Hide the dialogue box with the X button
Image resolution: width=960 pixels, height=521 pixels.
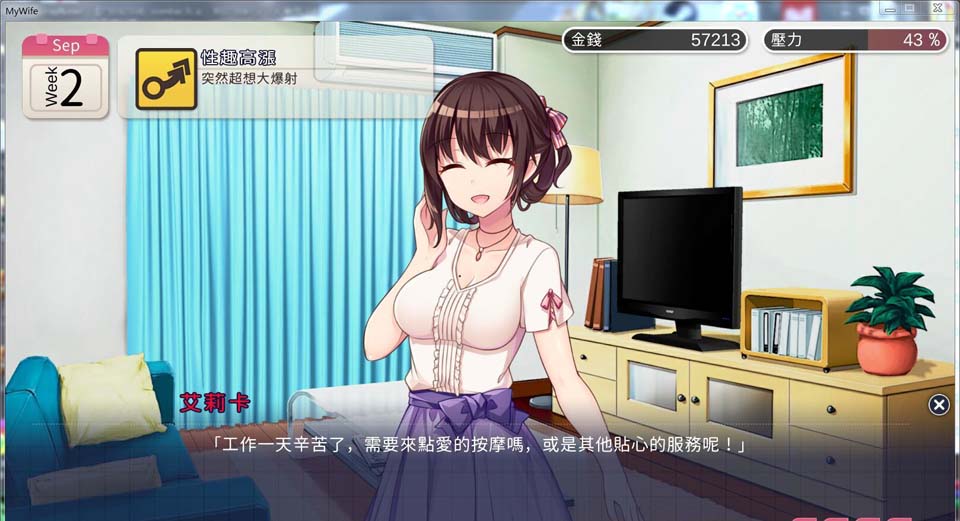tap(939, 404)
